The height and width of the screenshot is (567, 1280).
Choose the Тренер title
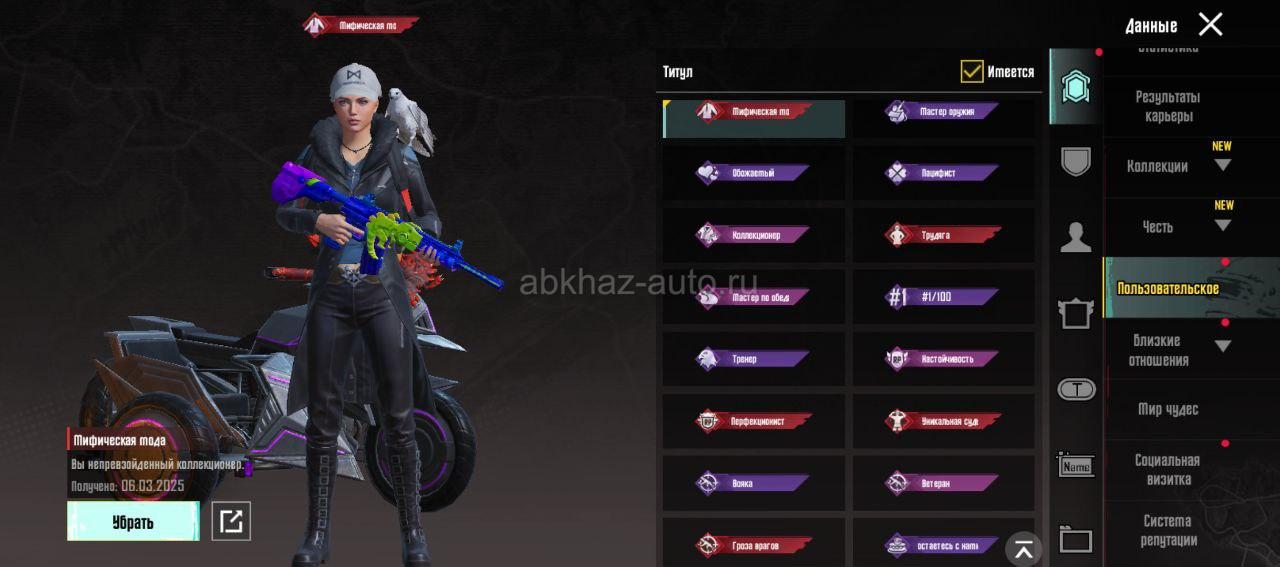tap(753, 359)
